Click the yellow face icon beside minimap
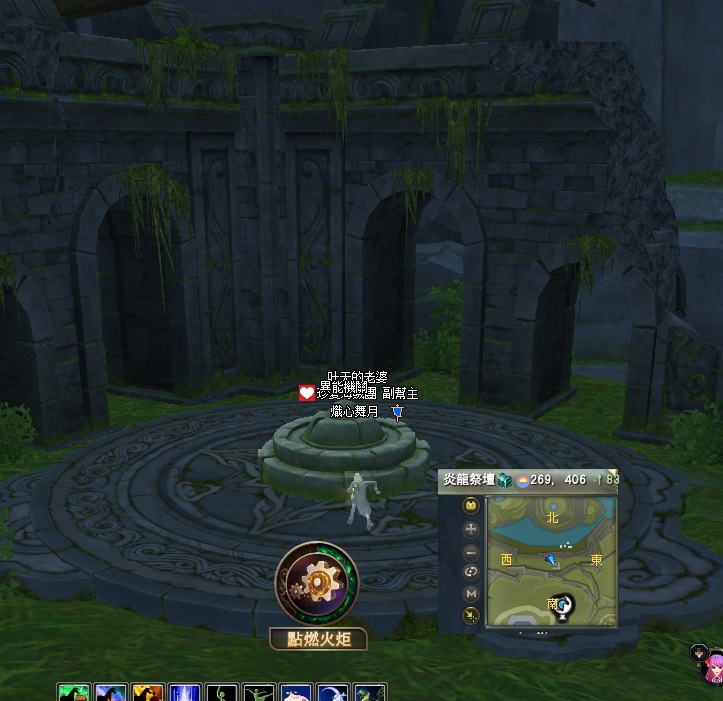The width and height of the screenshot is (723, 701). pos(471,506)
